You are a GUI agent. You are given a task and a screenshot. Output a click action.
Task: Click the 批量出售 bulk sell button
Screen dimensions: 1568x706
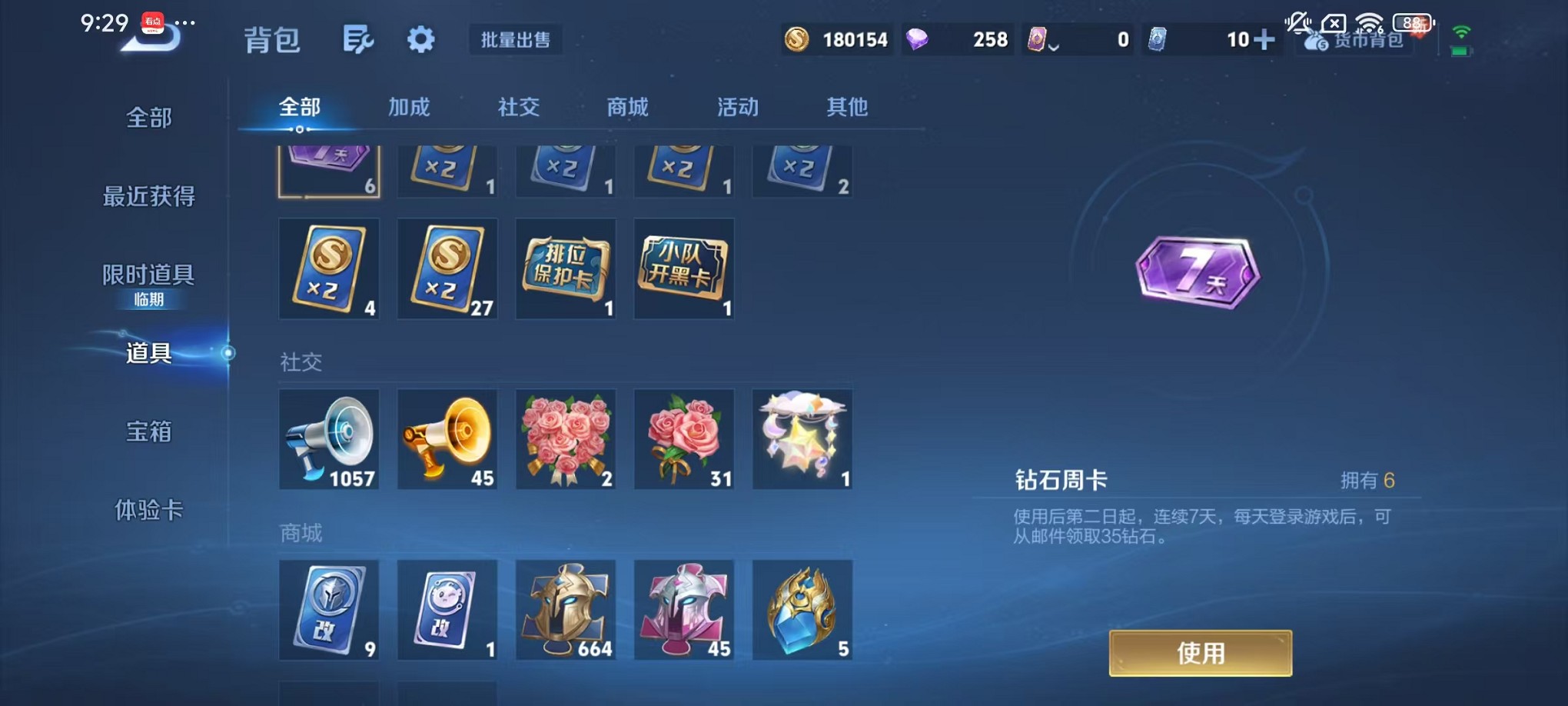(x=517, y=40)
